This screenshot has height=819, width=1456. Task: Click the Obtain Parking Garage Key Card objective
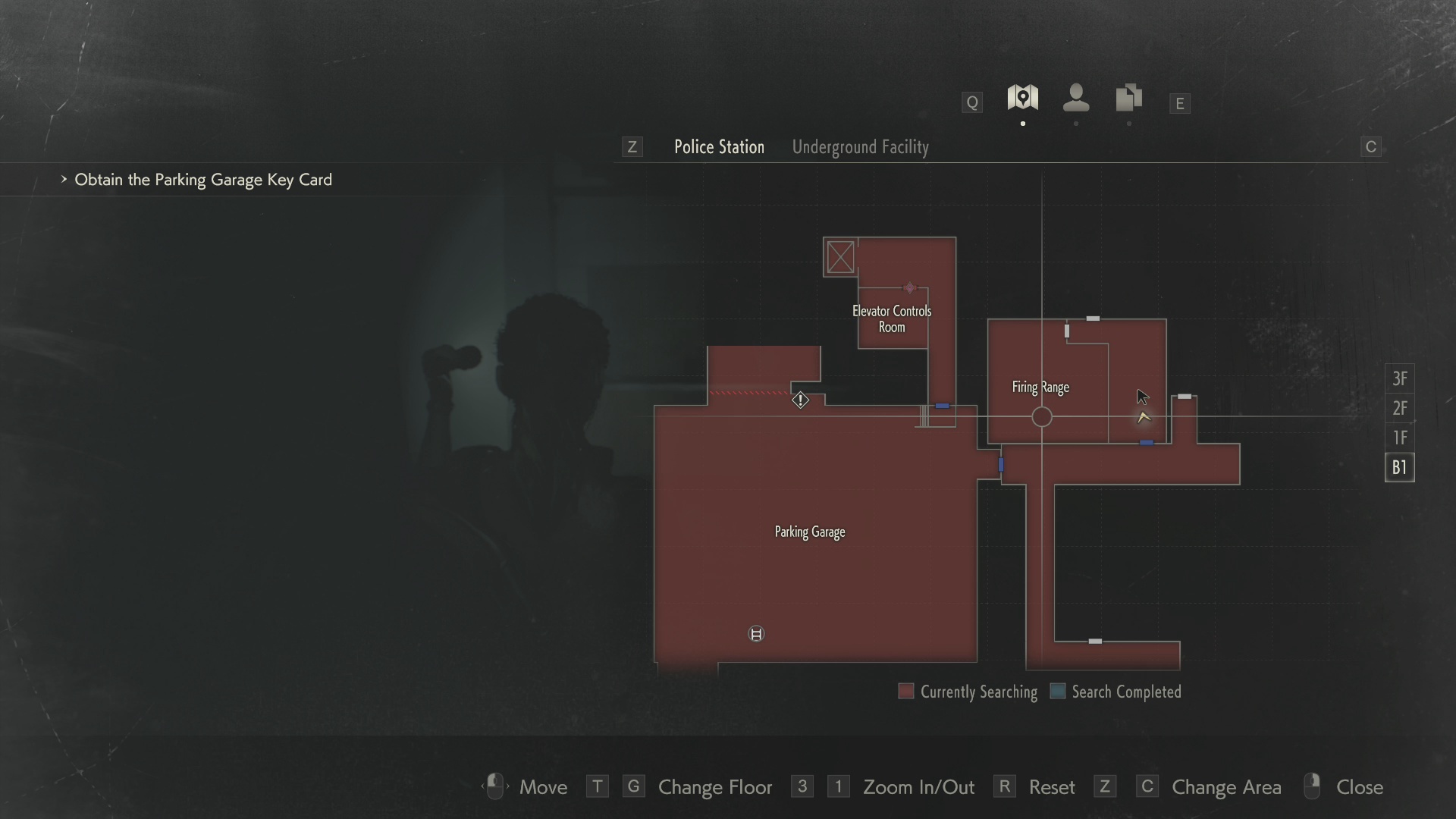tap(202, 180)
